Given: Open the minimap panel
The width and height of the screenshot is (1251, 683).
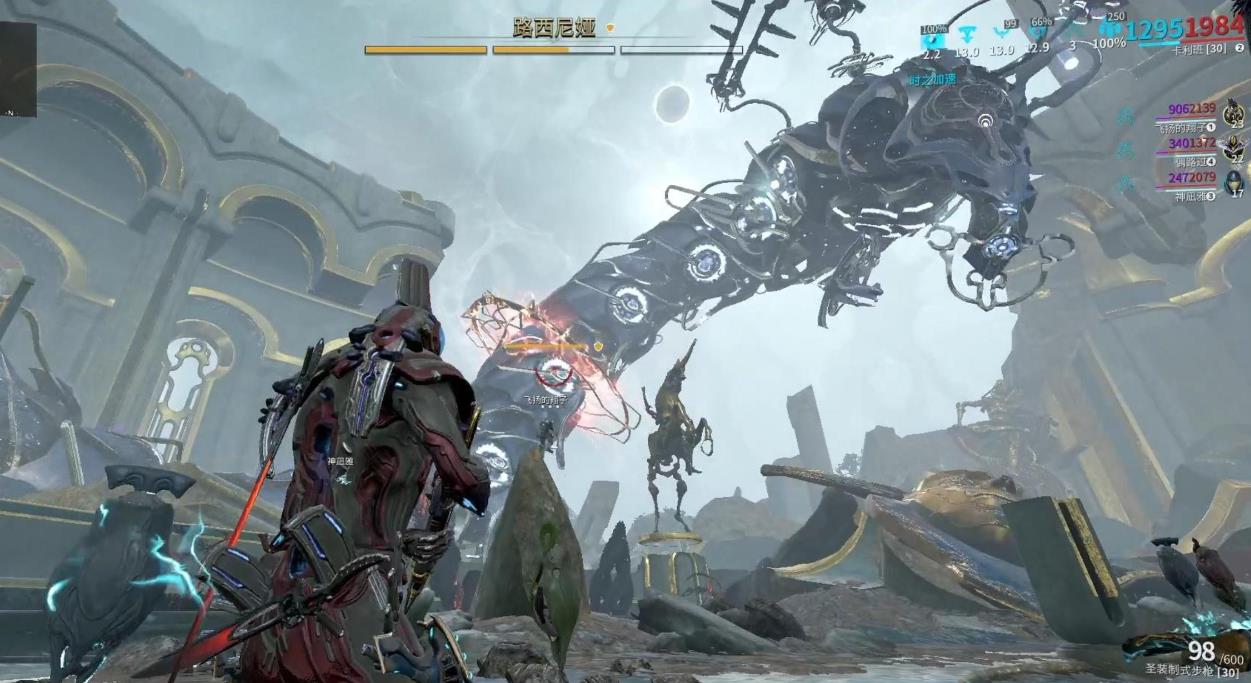Looking at the screenshot, I should pyautogui.click(x=18, y=70).
